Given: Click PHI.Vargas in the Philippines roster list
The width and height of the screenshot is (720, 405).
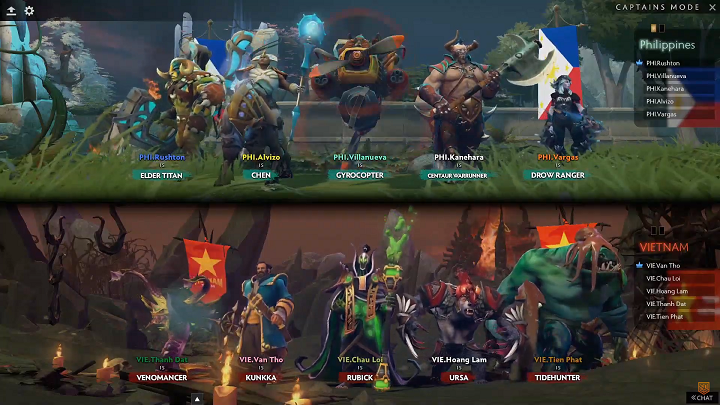Looking at the screenshot, I should pos(662,114).
